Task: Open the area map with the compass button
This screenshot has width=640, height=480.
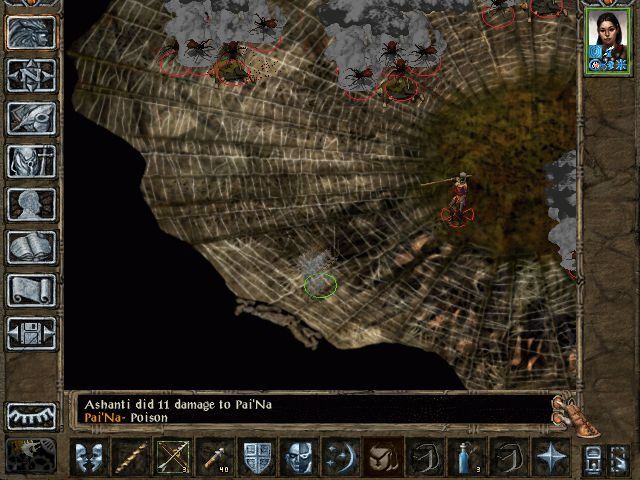Action: [x=31, y=75]
